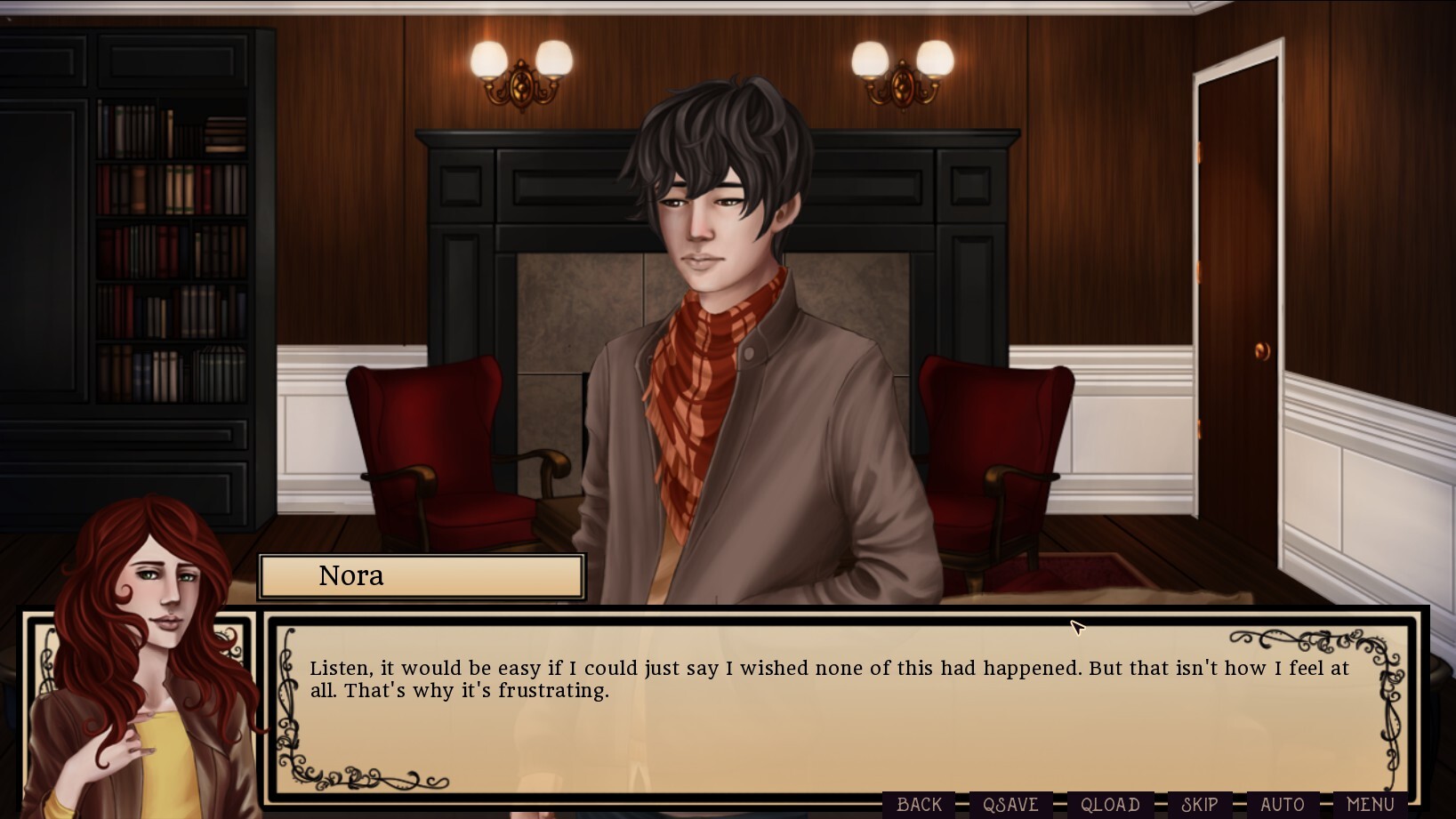The image size is (1456, 819).
Task: Quick save the game with QSAVE
Action: click(1010, 803)
